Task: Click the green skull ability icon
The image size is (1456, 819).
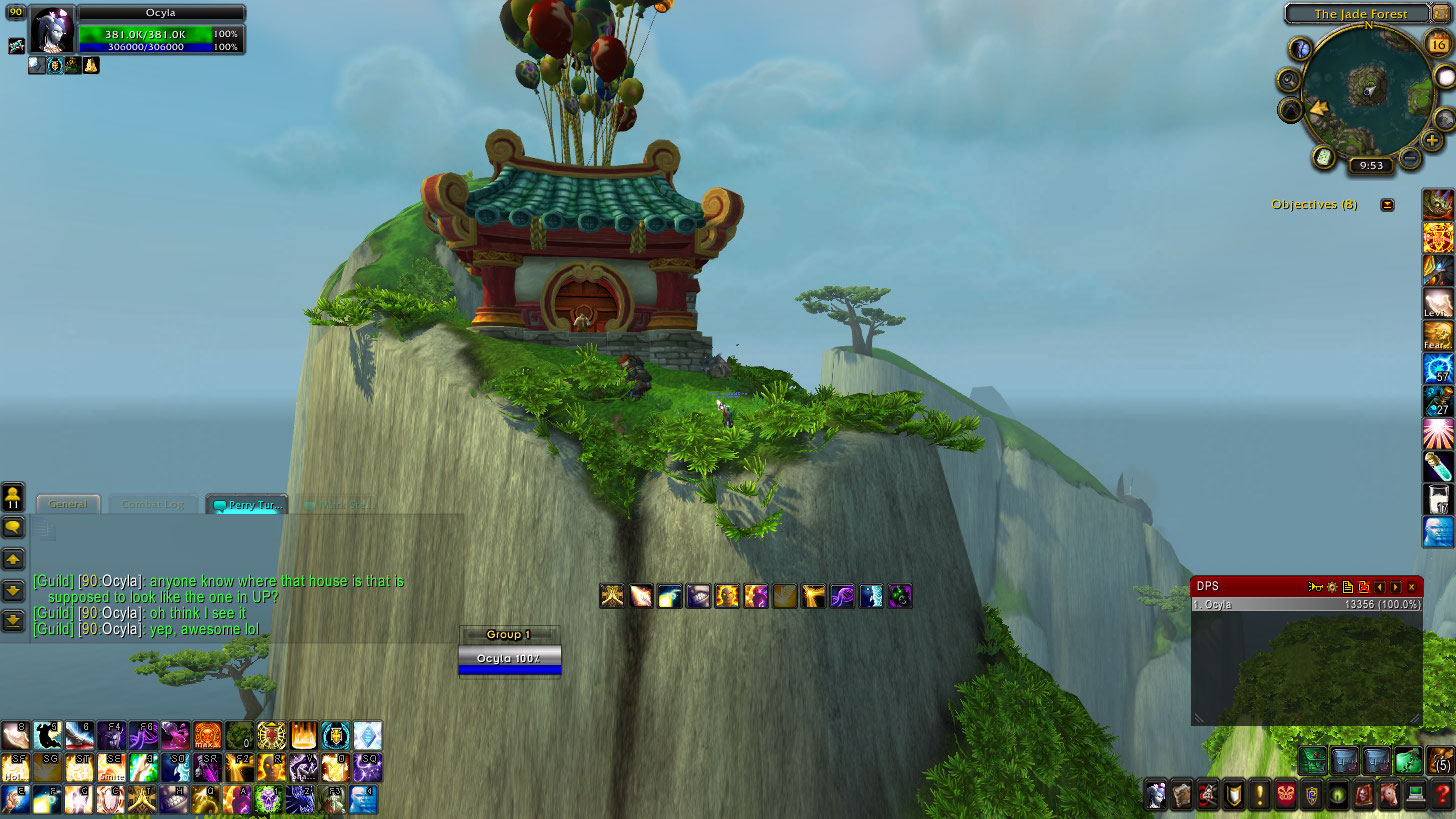Action: pyautogui.click(x=268, y=798)
